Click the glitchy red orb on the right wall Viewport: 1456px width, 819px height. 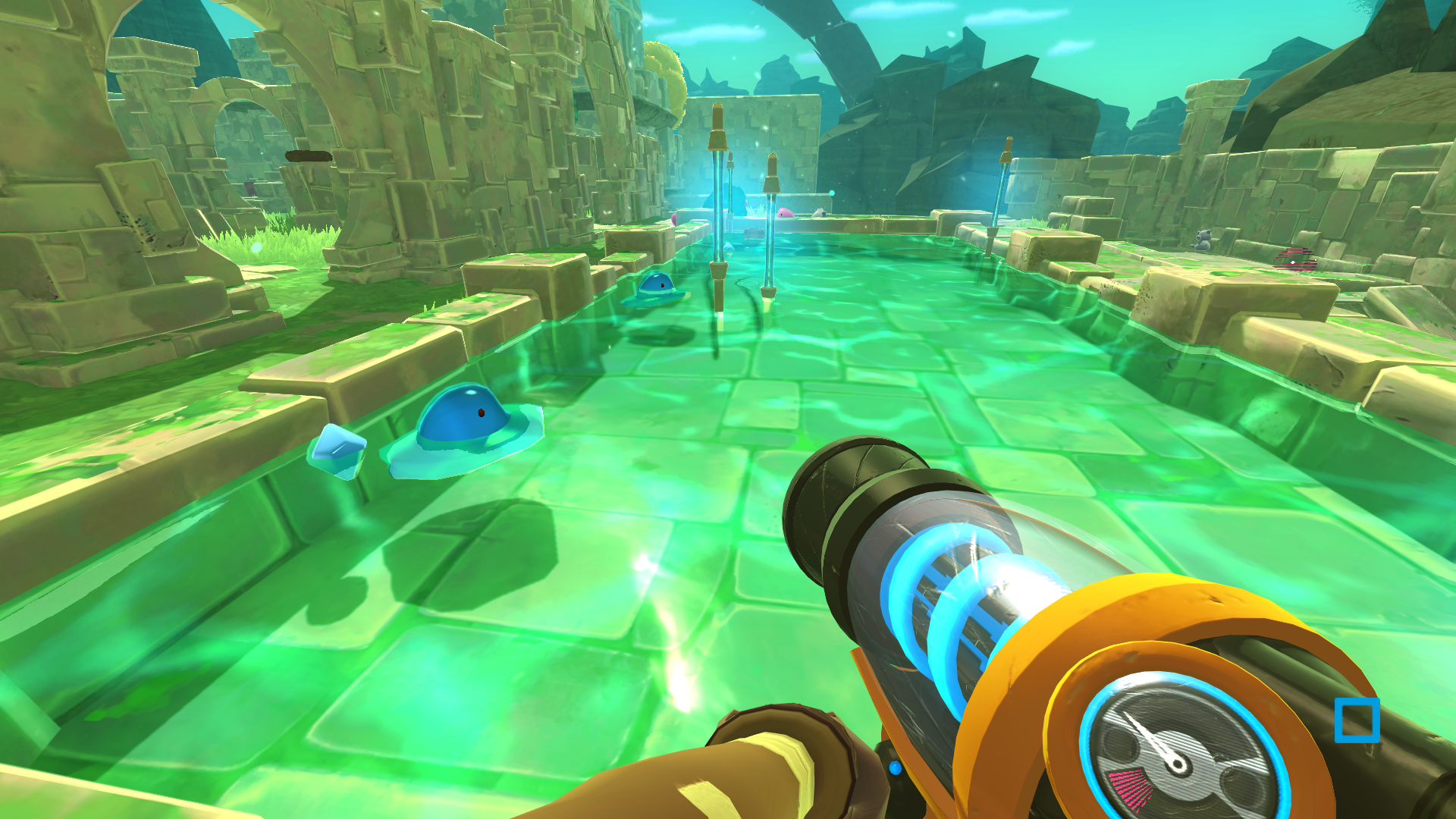click(x=1294, y=259)
